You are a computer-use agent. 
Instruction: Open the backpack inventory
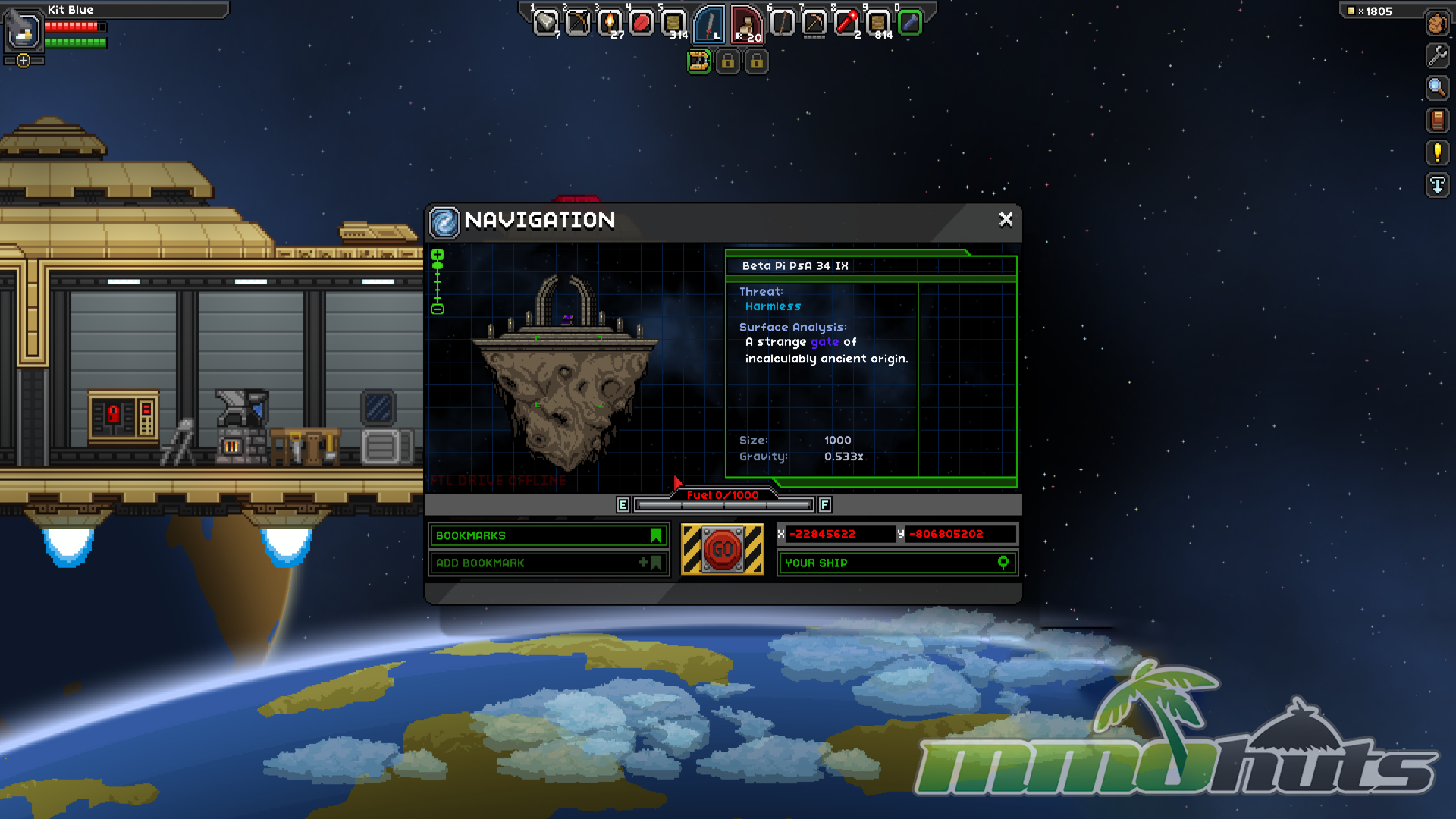click(1437, 24)
